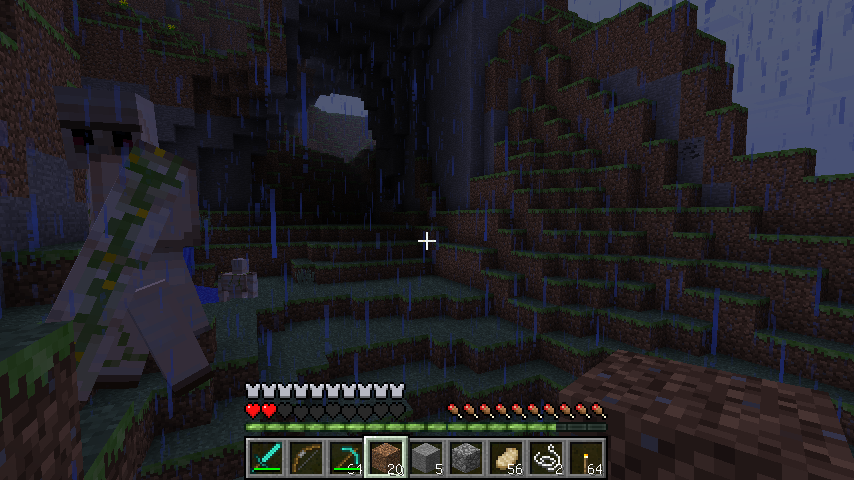854x480 pixels.
Task: Choose the bread stack slot
Action: click(506, 457)
